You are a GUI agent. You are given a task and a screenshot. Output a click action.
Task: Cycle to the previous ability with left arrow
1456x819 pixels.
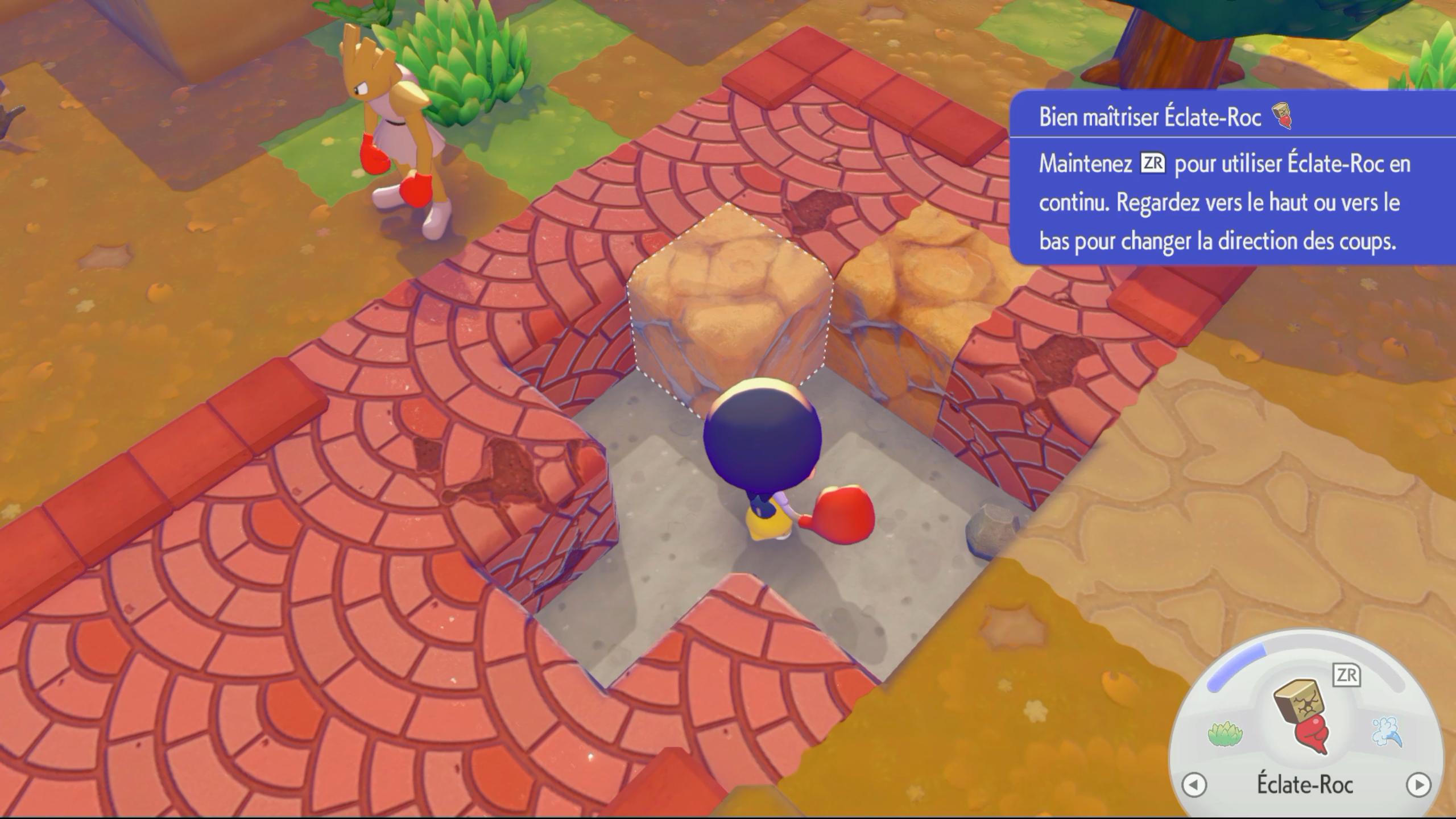pyautogui.click(x=1194, y=785)
